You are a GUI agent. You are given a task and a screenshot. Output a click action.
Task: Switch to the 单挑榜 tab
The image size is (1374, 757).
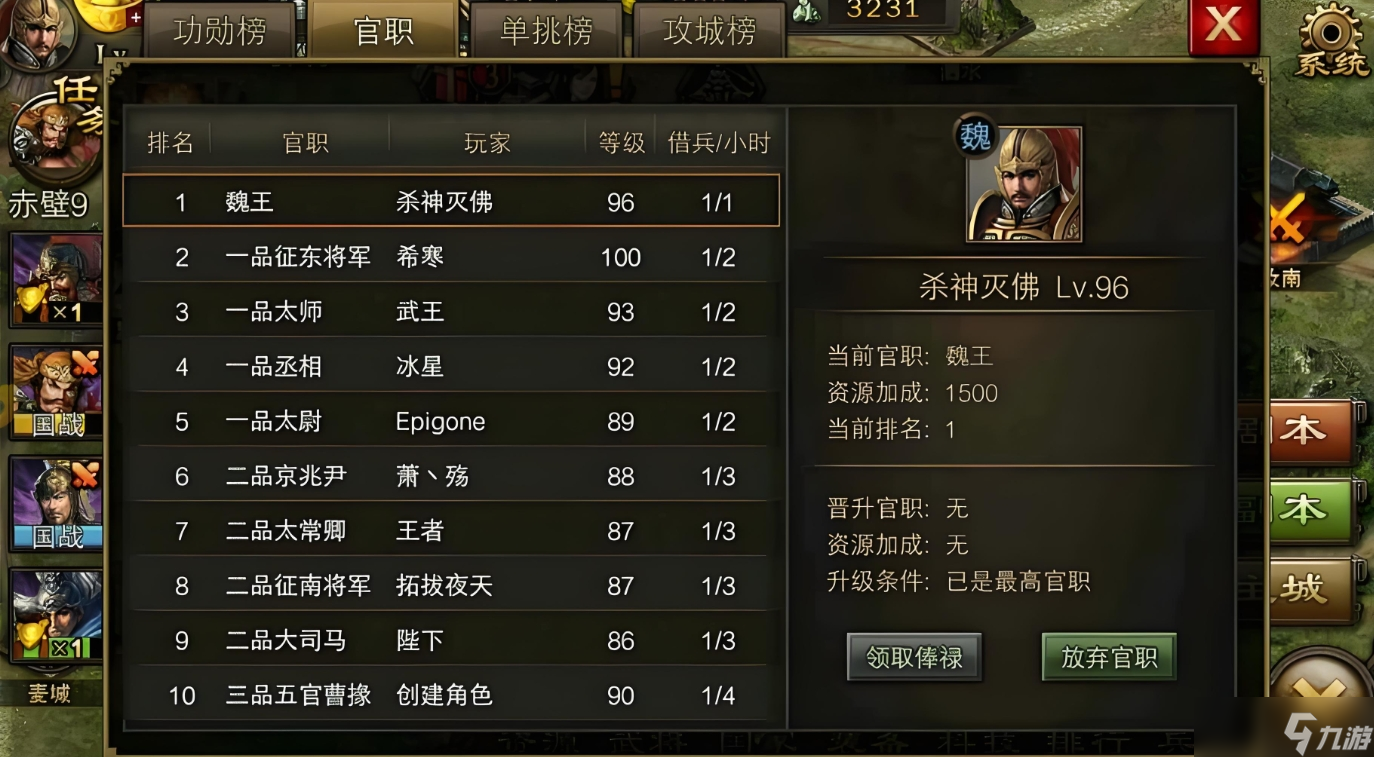tap(545, 31)
